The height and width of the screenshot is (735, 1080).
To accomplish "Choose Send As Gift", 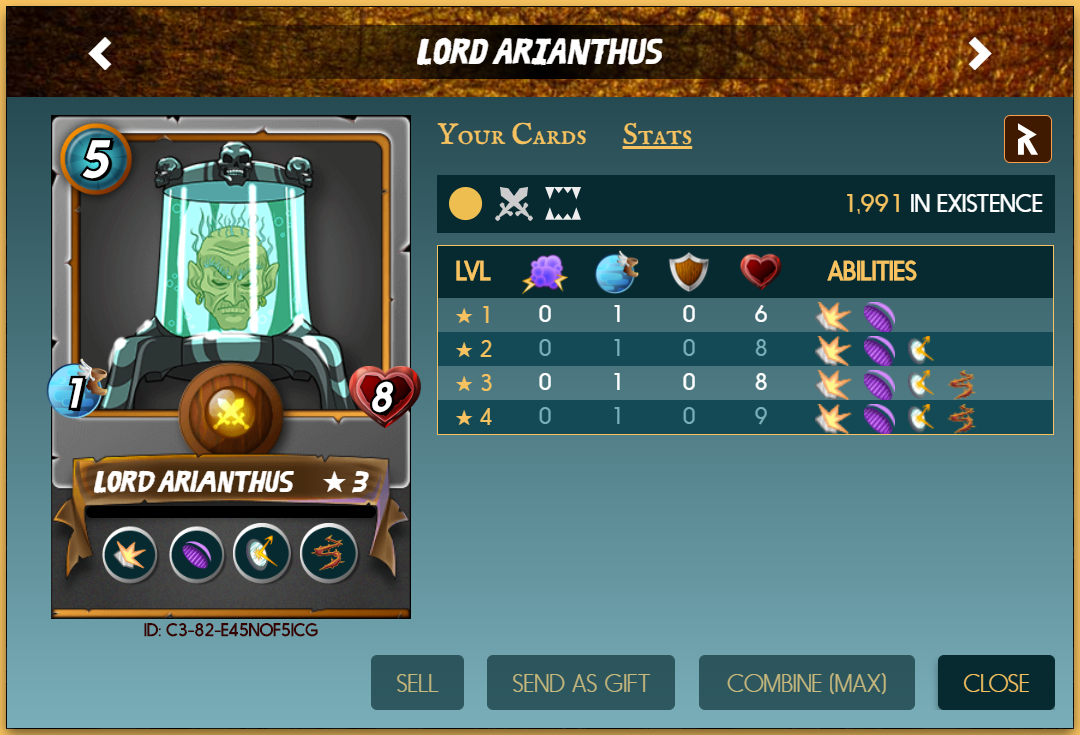I will 581,683.
